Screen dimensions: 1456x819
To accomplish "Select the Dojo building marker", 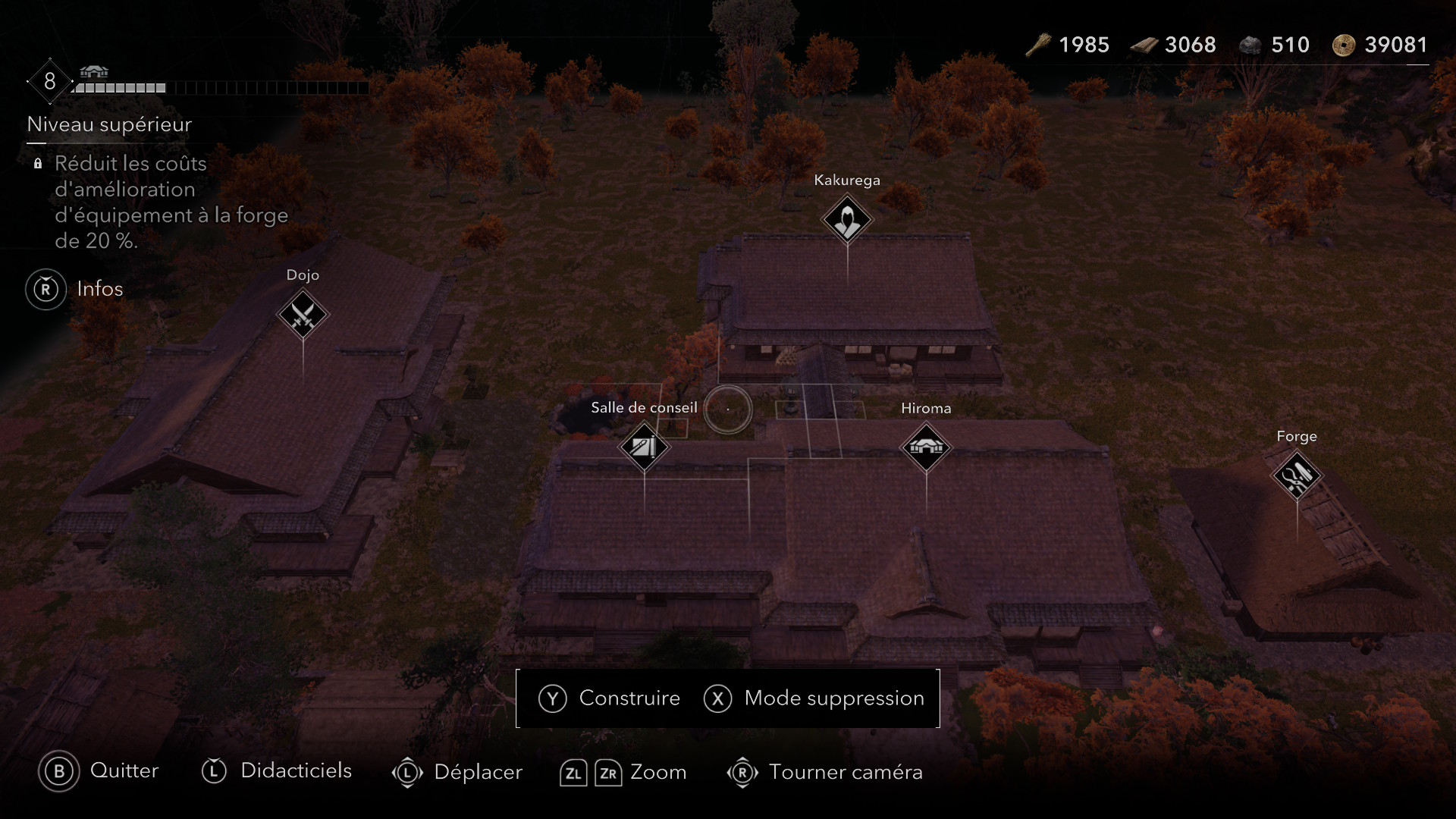I will point(303,315).
